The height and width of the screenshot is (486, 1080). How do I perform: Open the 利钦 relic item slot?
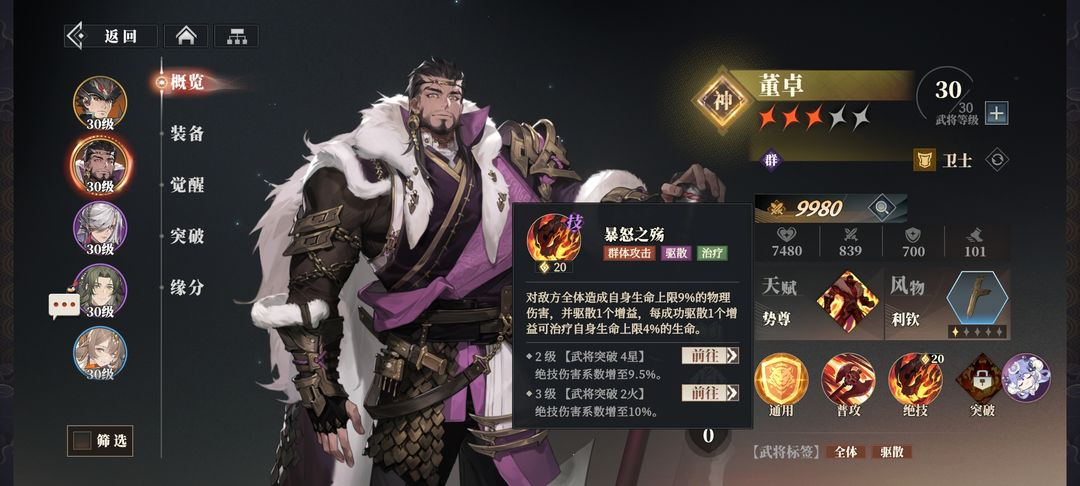977,303
